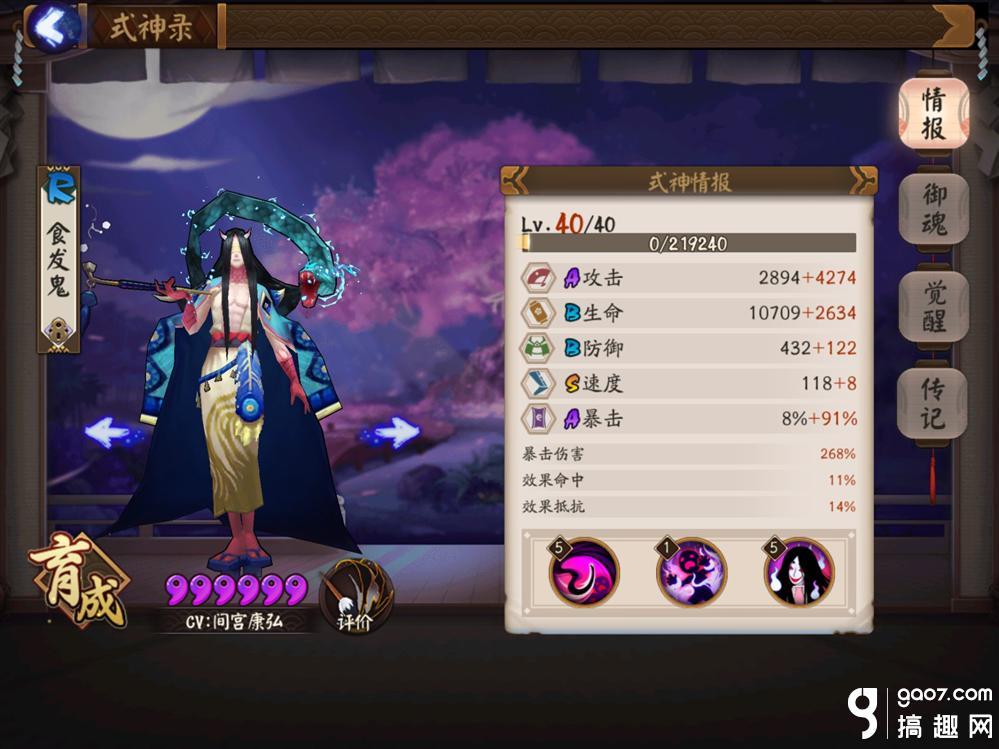999x749 pixels.
Task: Tap the 速度 speed stat row
Action: pyautogui.click(x=689, y=382)
